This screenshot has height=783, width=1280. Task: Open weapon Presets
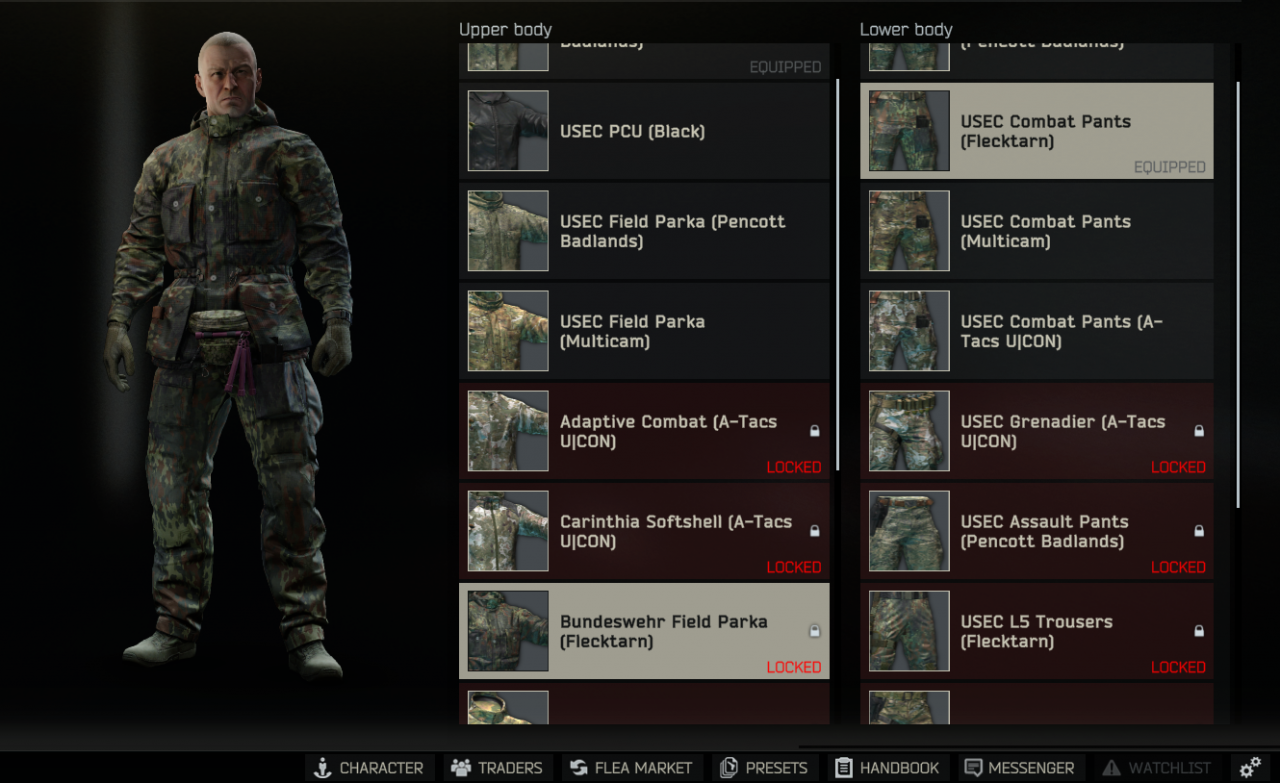pyautogui.click(x=764, y=768)
